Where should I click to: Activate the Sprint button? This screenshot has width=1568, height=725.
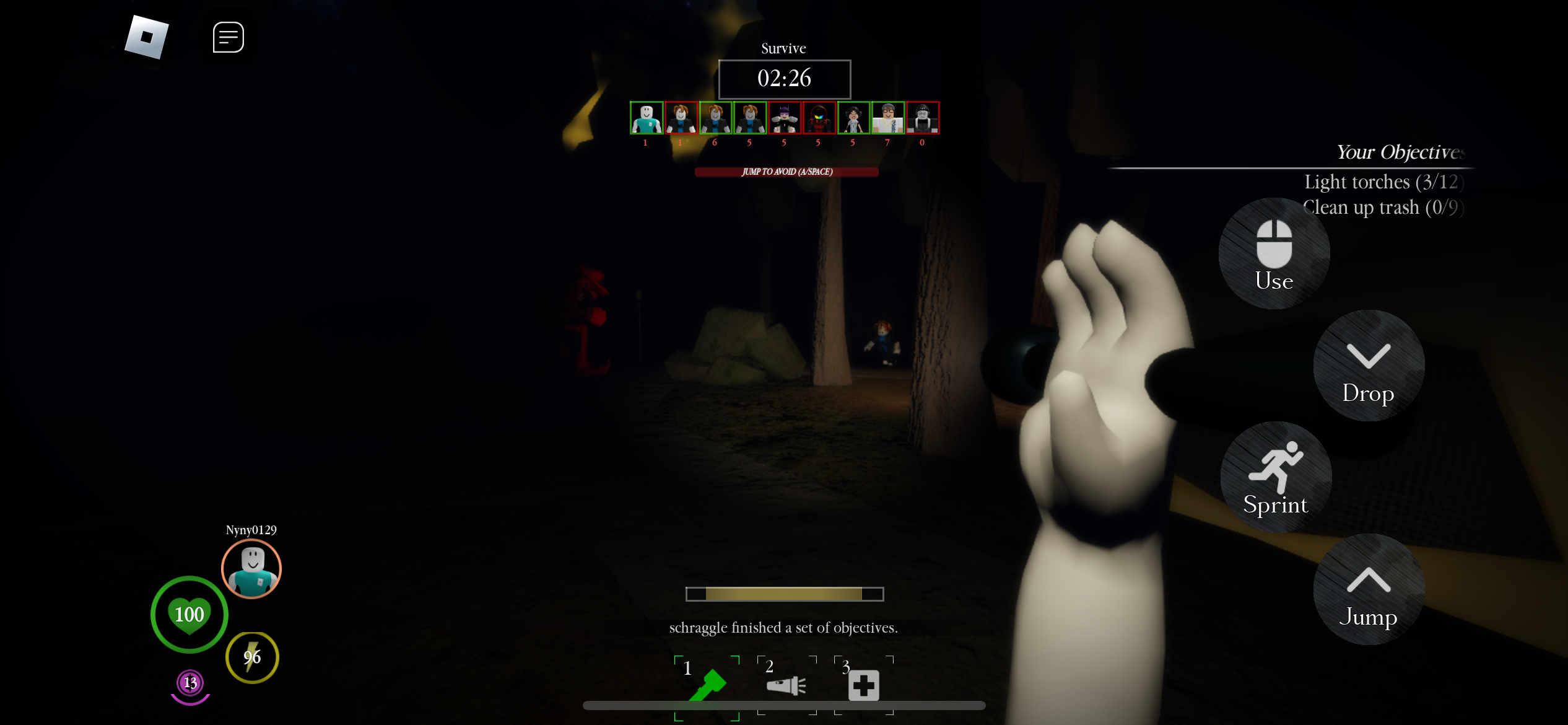[x=1275, y=478]
